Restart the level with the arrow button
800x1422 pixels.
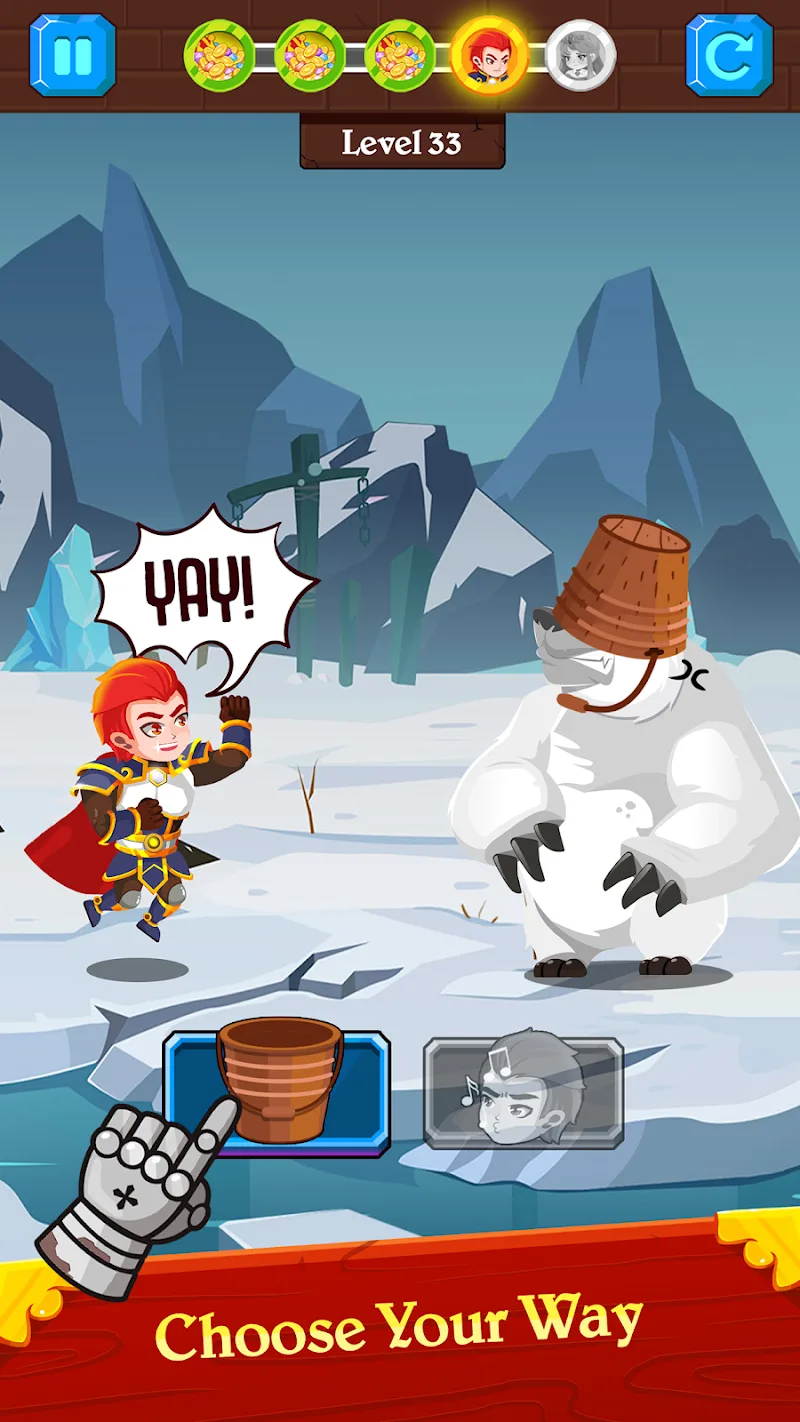729,55
